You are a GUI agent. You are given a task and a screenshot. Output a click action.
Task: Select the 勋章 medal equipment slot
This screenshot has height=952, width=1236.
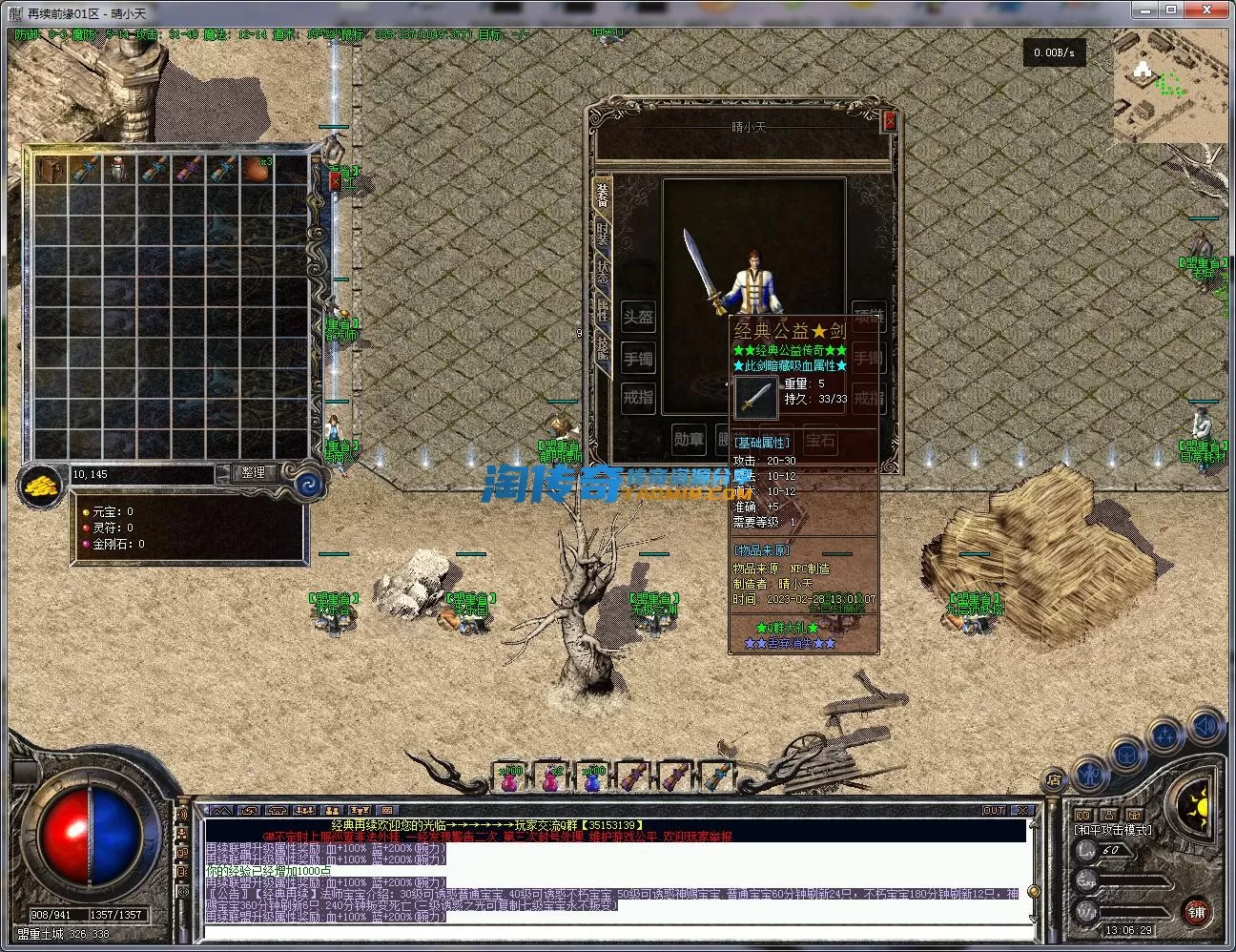[689, 440]
